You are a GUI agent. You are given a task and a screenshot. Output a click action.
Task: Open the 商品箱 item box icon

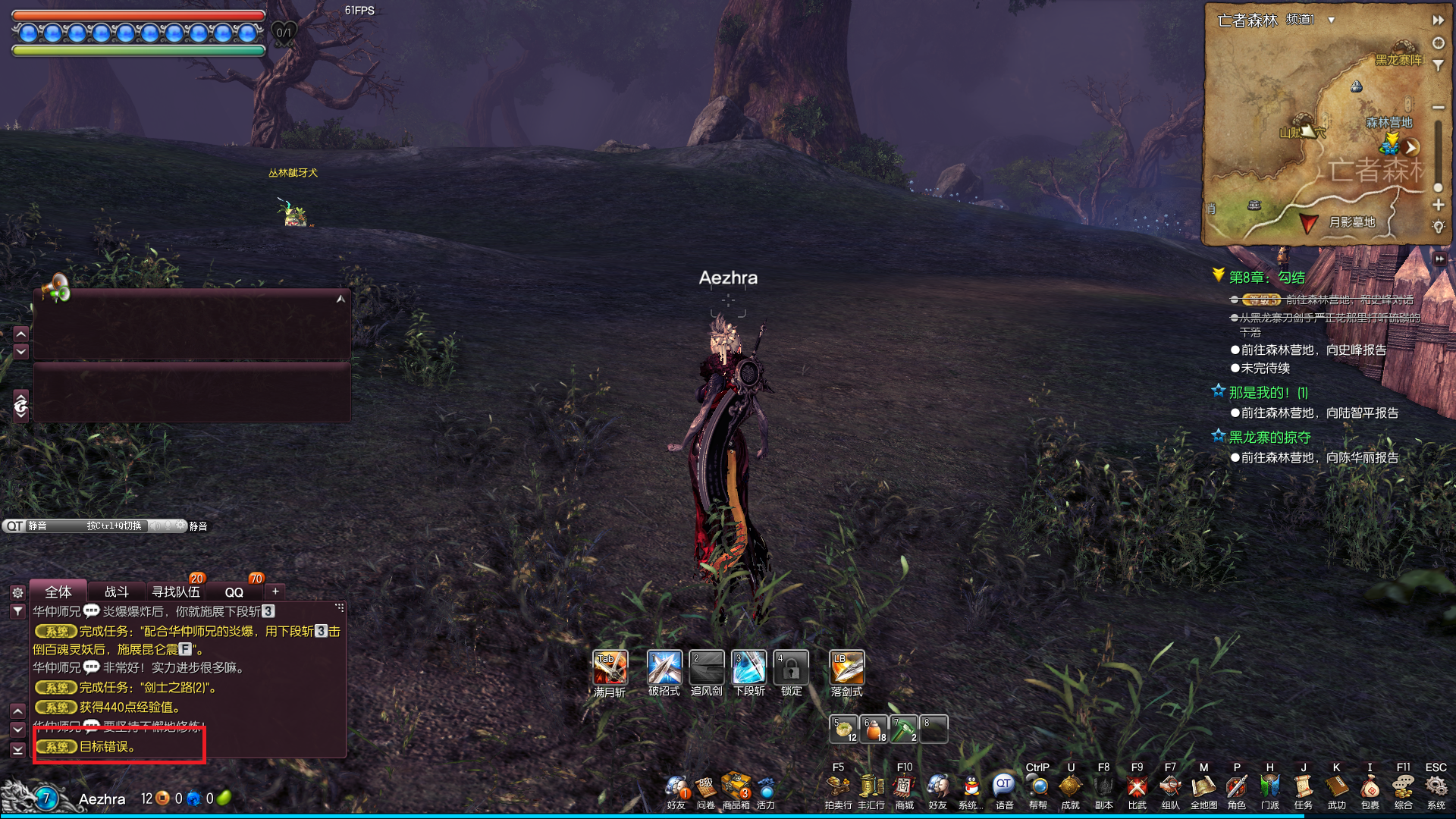[x=736, y=787]
